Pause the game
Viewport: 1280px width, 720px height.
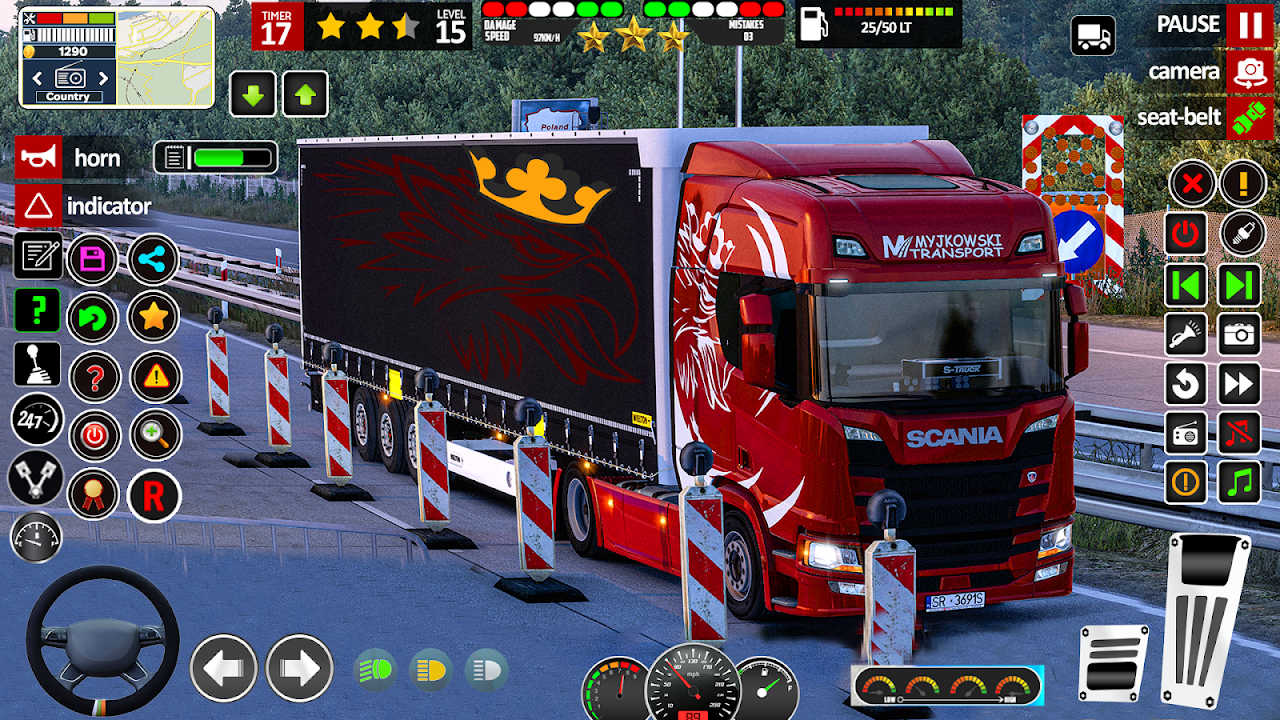pos(1249,25)
